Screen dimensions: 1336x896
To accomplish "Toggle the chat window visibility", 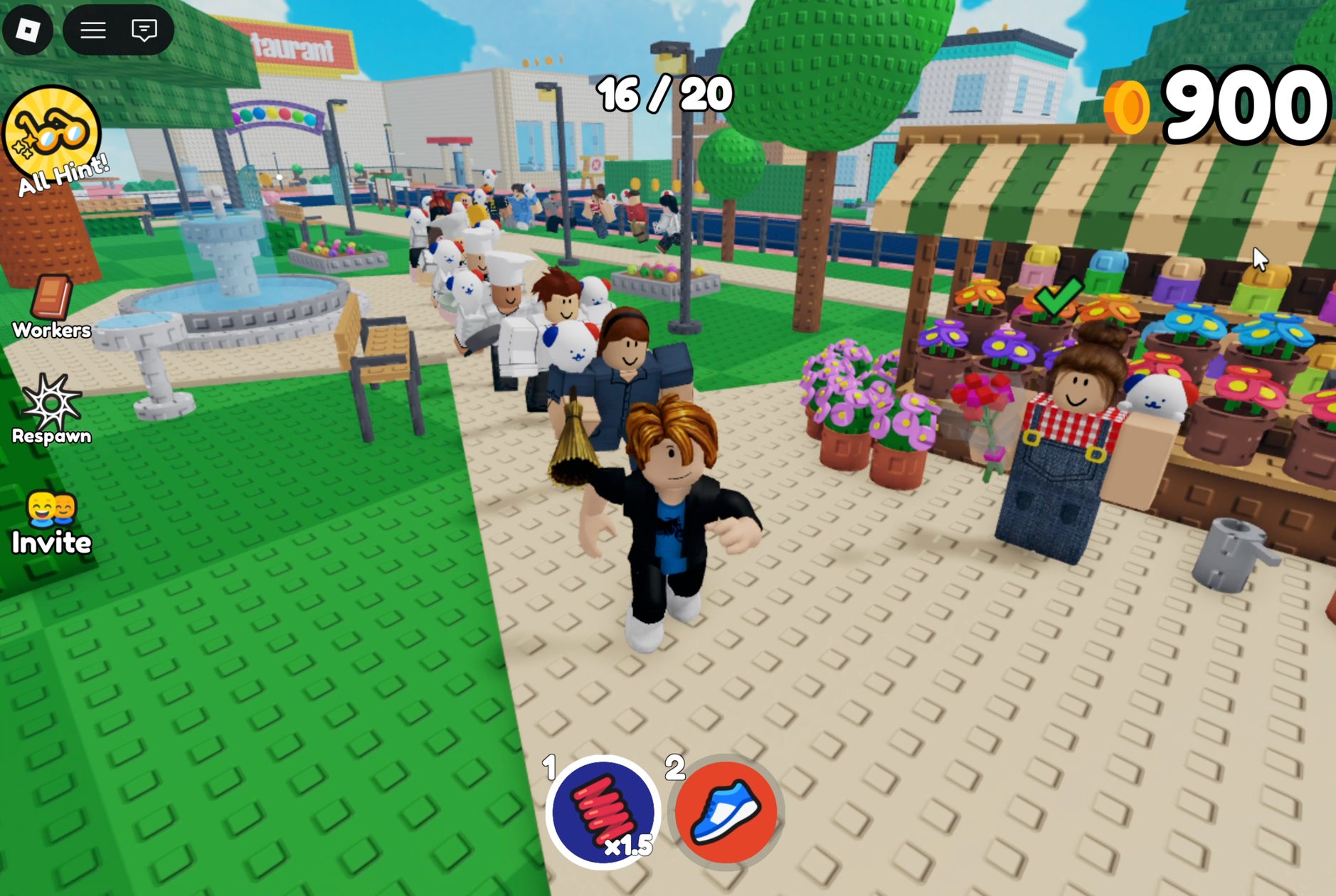I will [145, 29].
